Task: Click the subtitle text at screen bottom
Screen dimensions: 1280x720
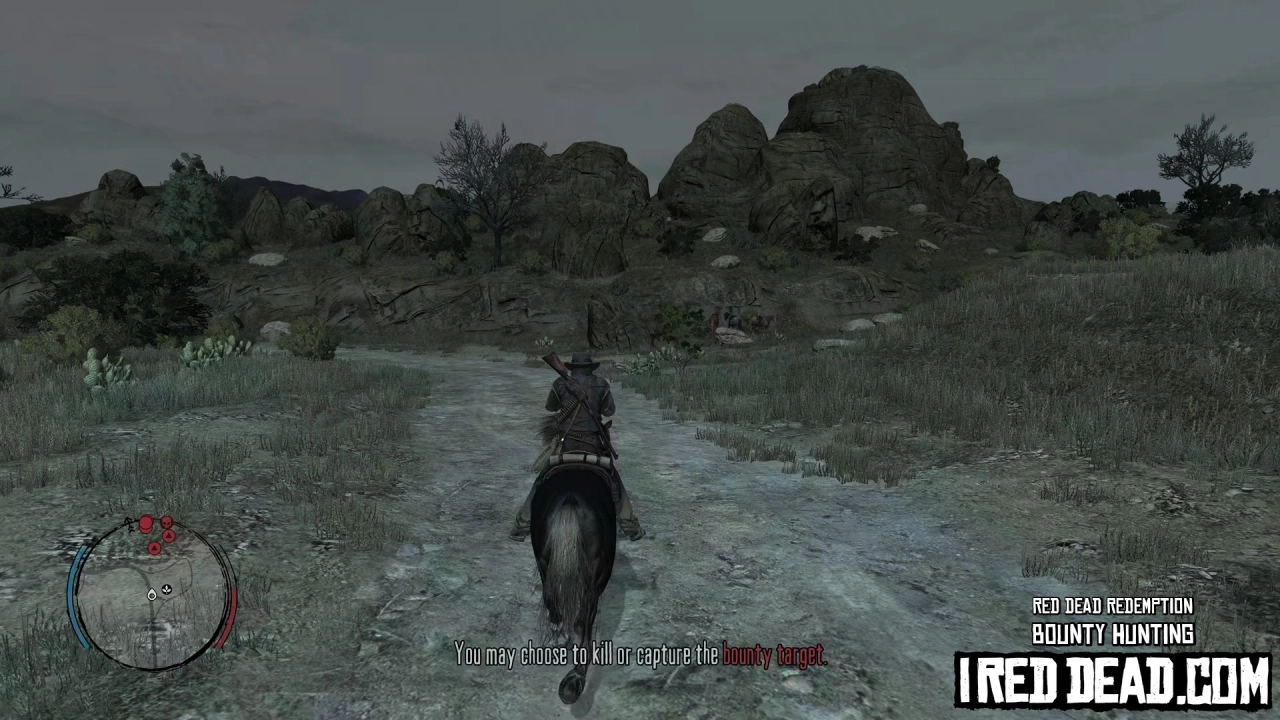Action: (640, 655)
